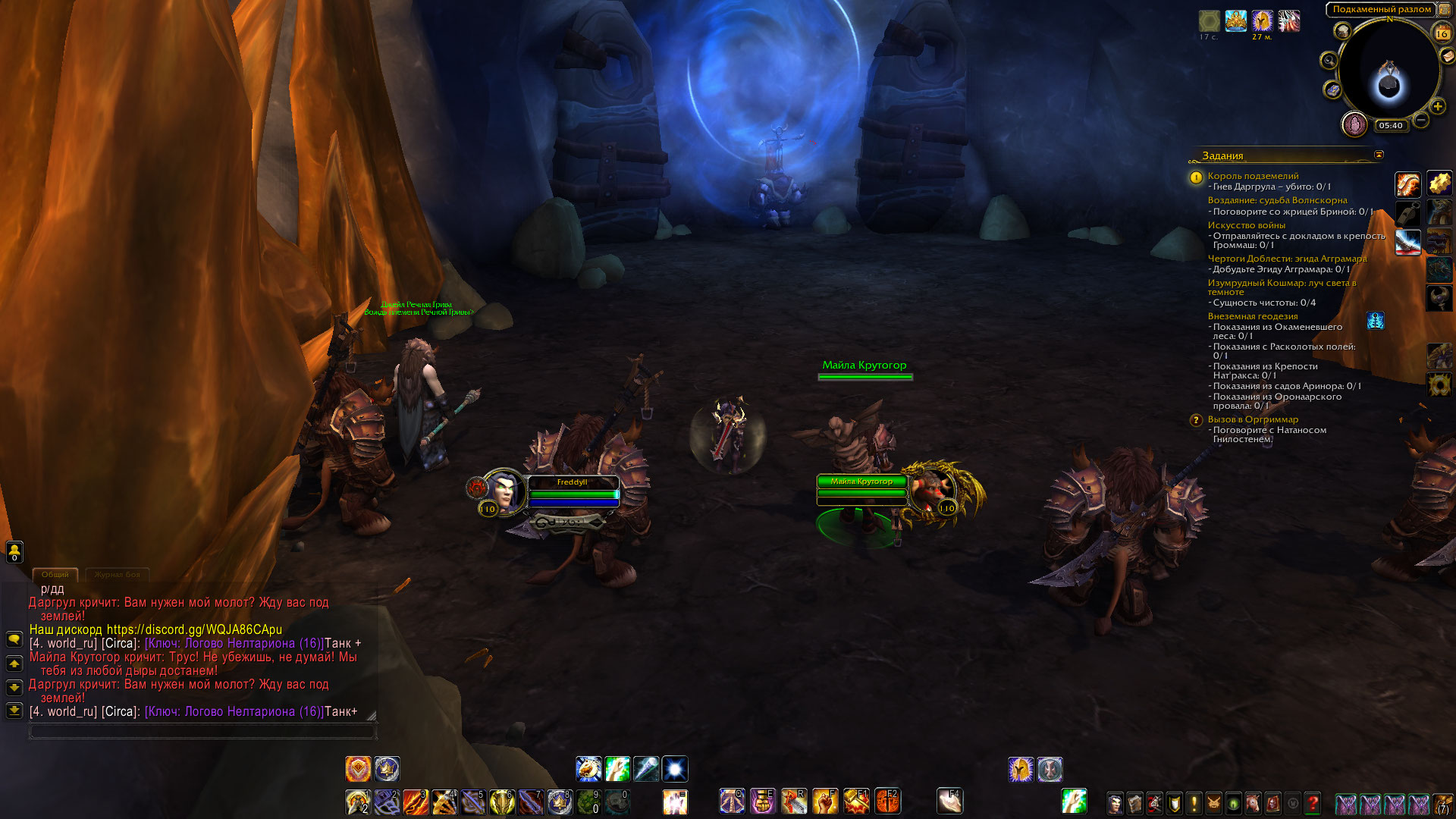Open the minimap tracking magnifier button
The image size is (1456, 819).
coord(1329,61)
